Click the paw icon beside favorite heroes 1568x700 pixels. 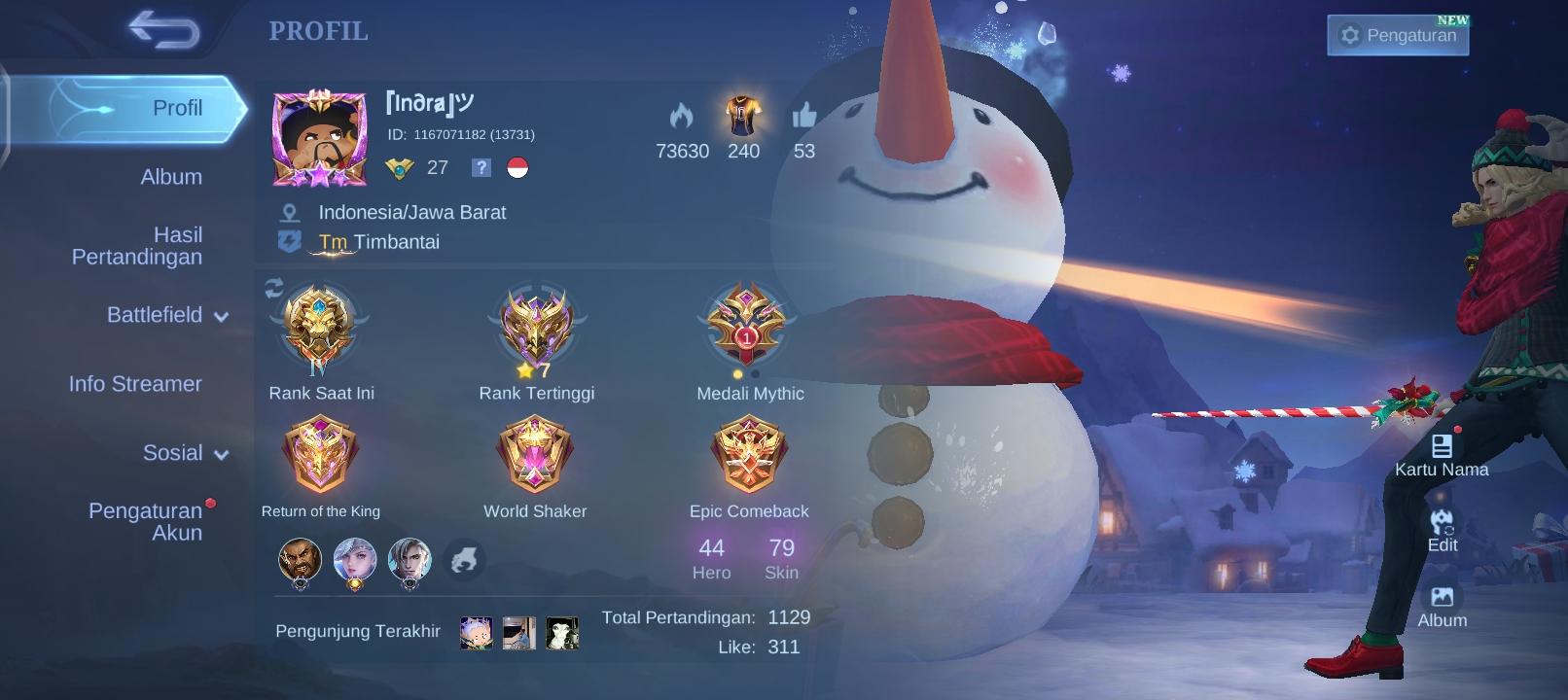click(x=465, y=560)
